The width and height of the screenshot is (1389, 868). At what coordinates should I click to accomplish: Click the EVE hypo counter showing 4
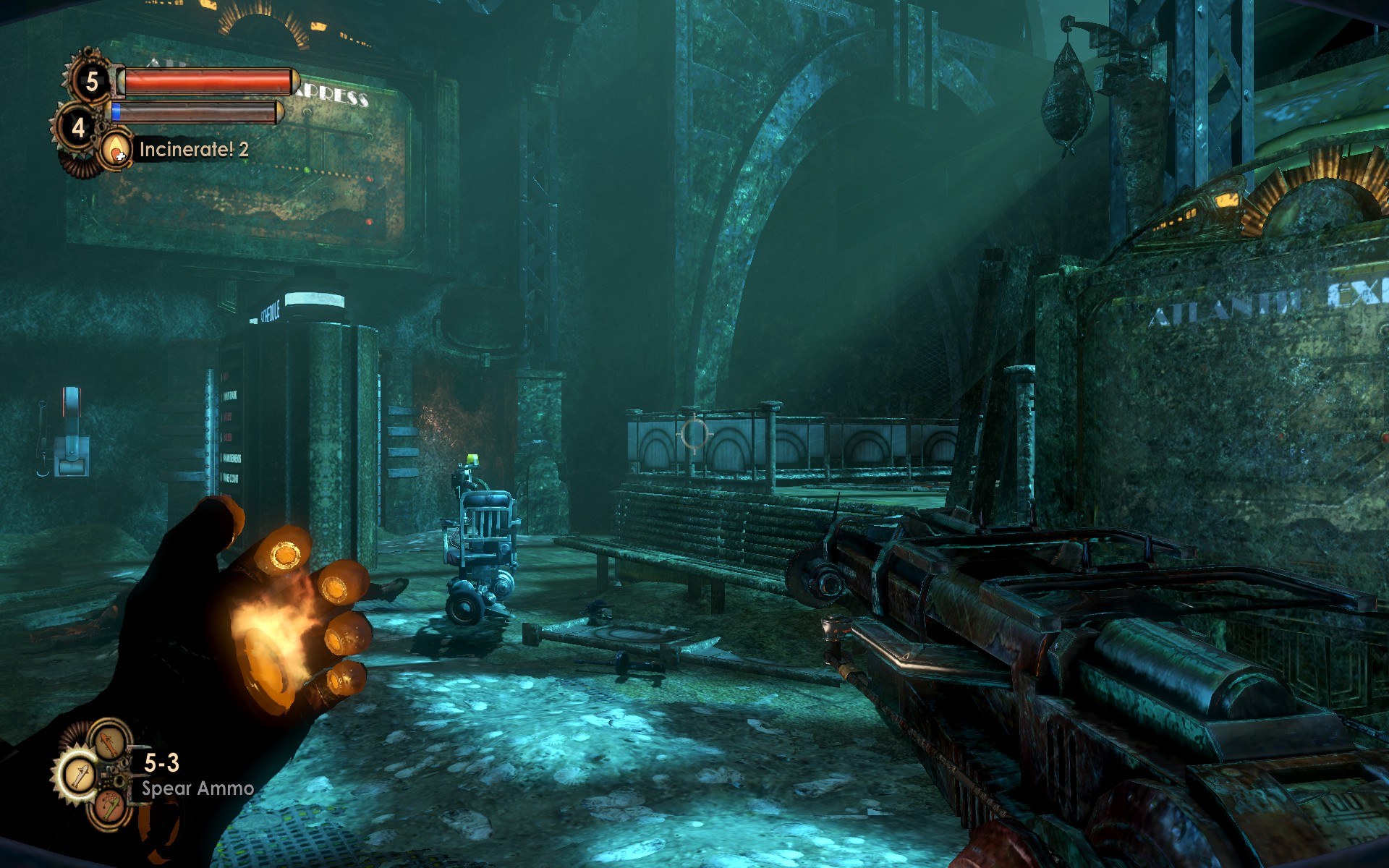click(77, 128)
